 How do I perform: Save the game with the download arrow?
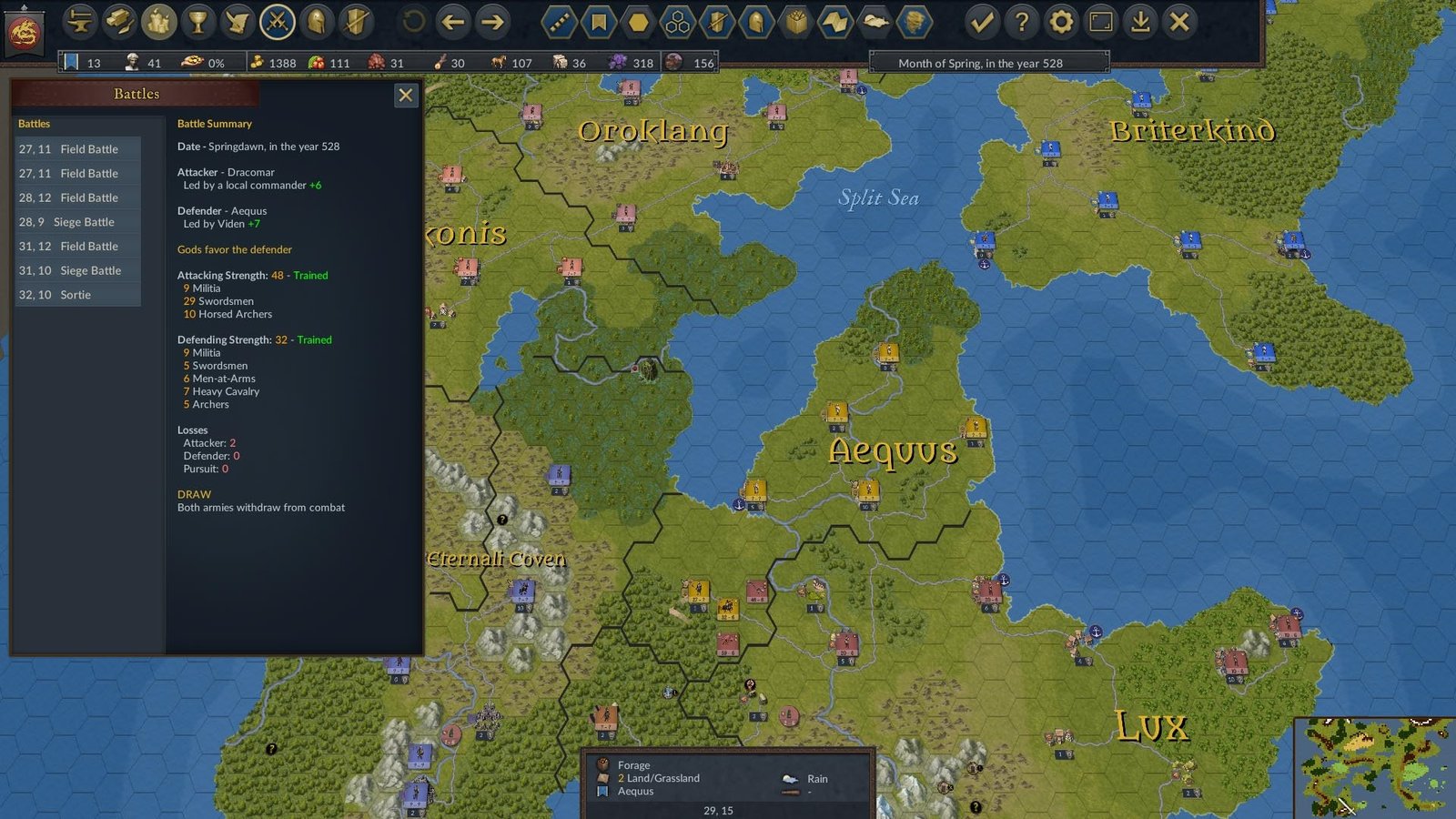[x=1139, y=22]
